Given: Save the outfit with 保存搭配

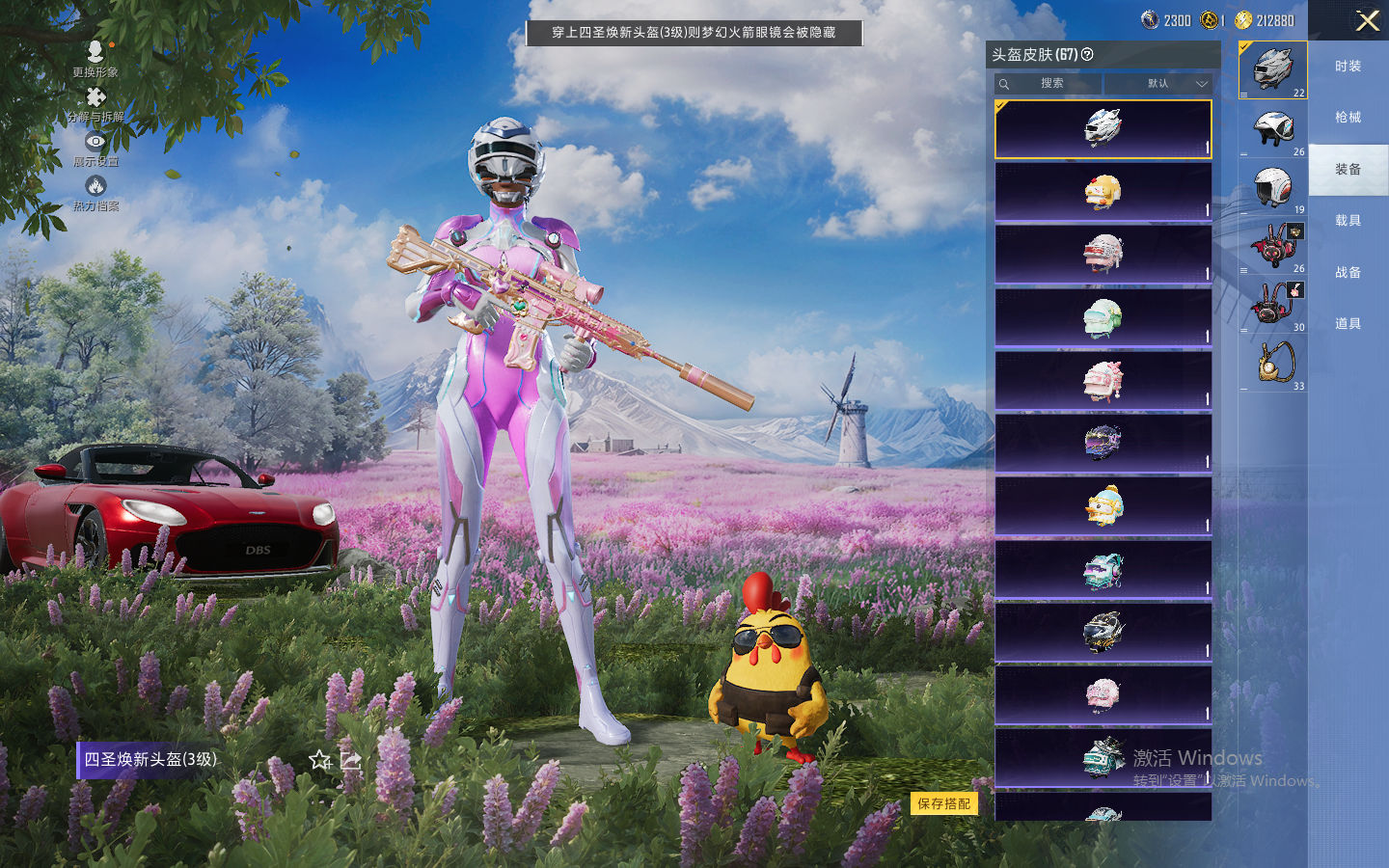Looking at the screenshot, I should coord(943,803).
